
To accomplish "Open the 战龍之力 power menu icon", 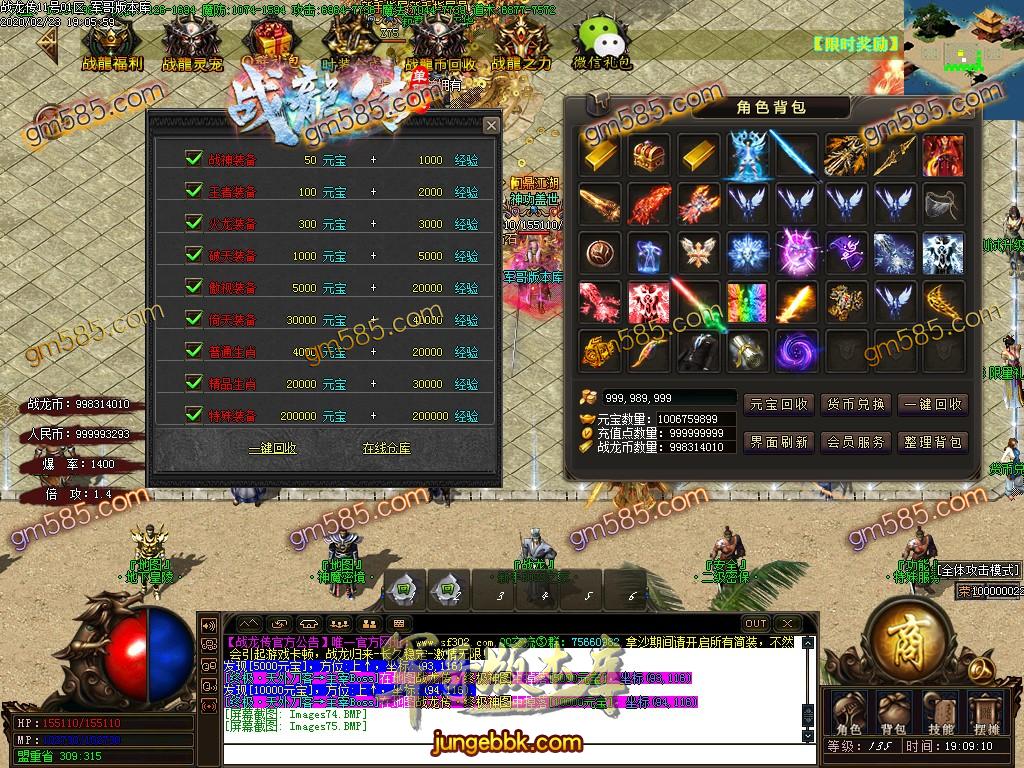I will pos(521,45).
